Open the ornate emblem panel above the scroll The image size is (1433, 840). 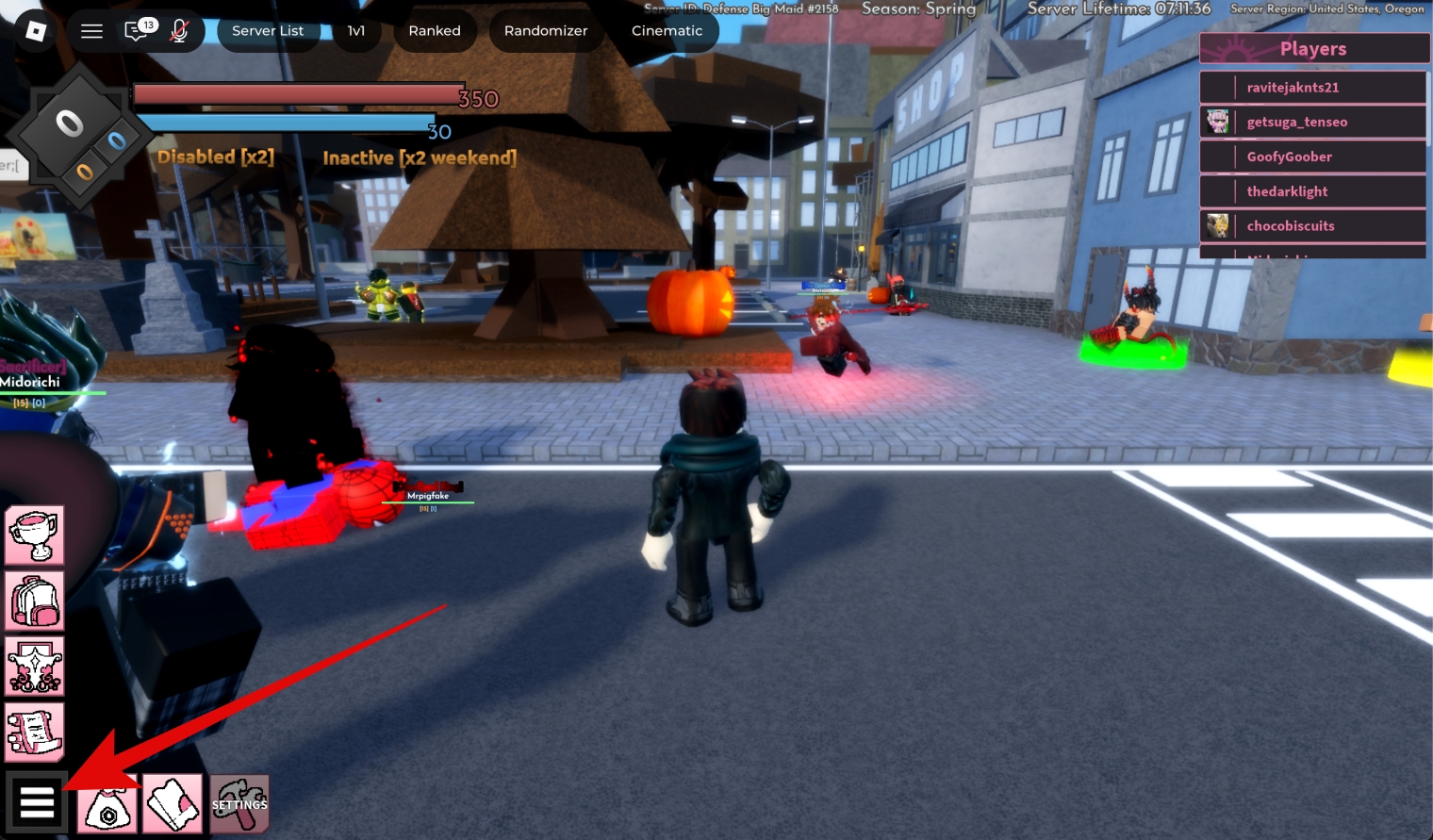[x=35, y=666]
